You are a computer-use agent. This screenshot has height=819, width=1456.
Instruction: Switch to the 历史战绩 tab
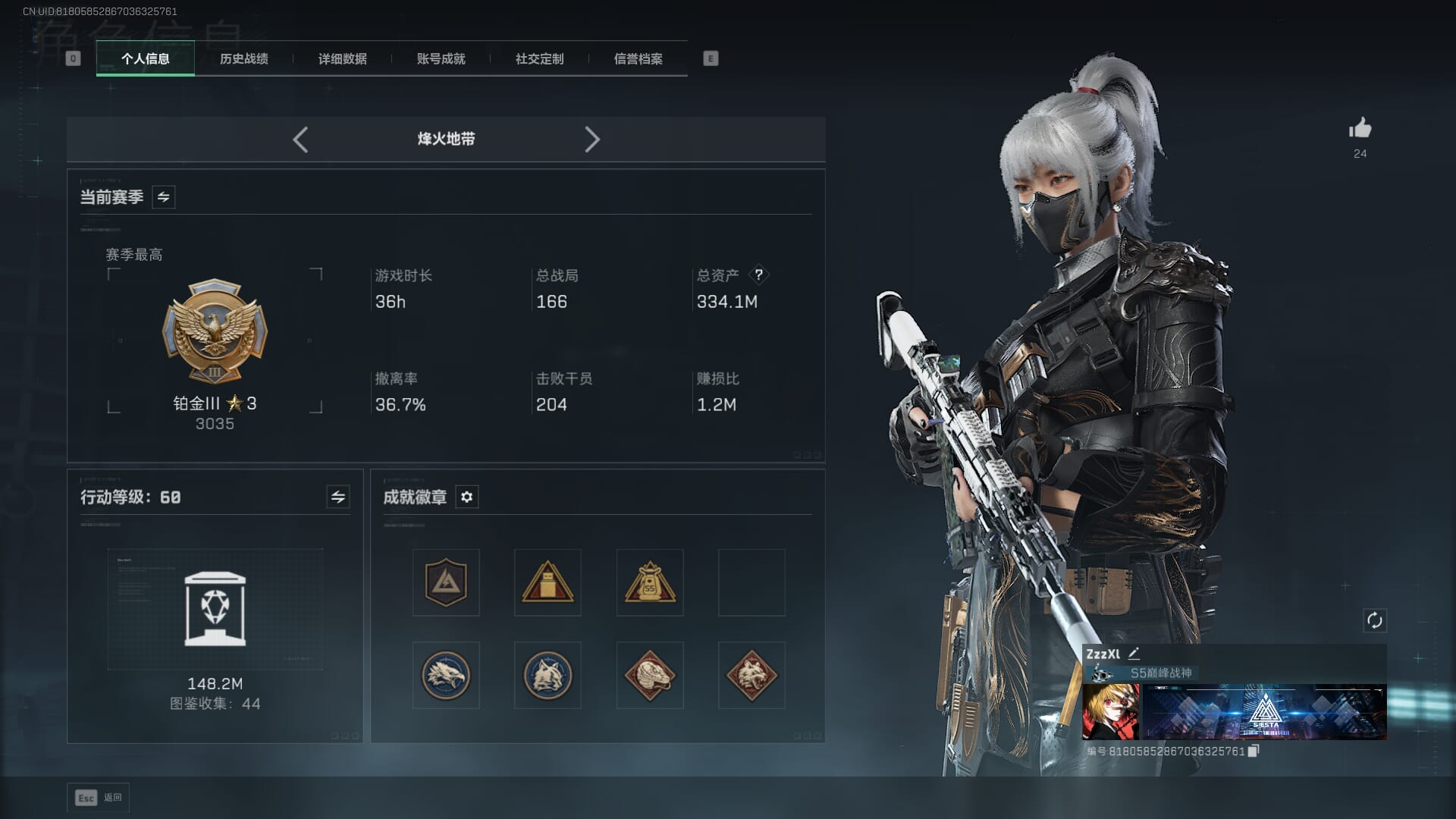click(x=243, y=58)
